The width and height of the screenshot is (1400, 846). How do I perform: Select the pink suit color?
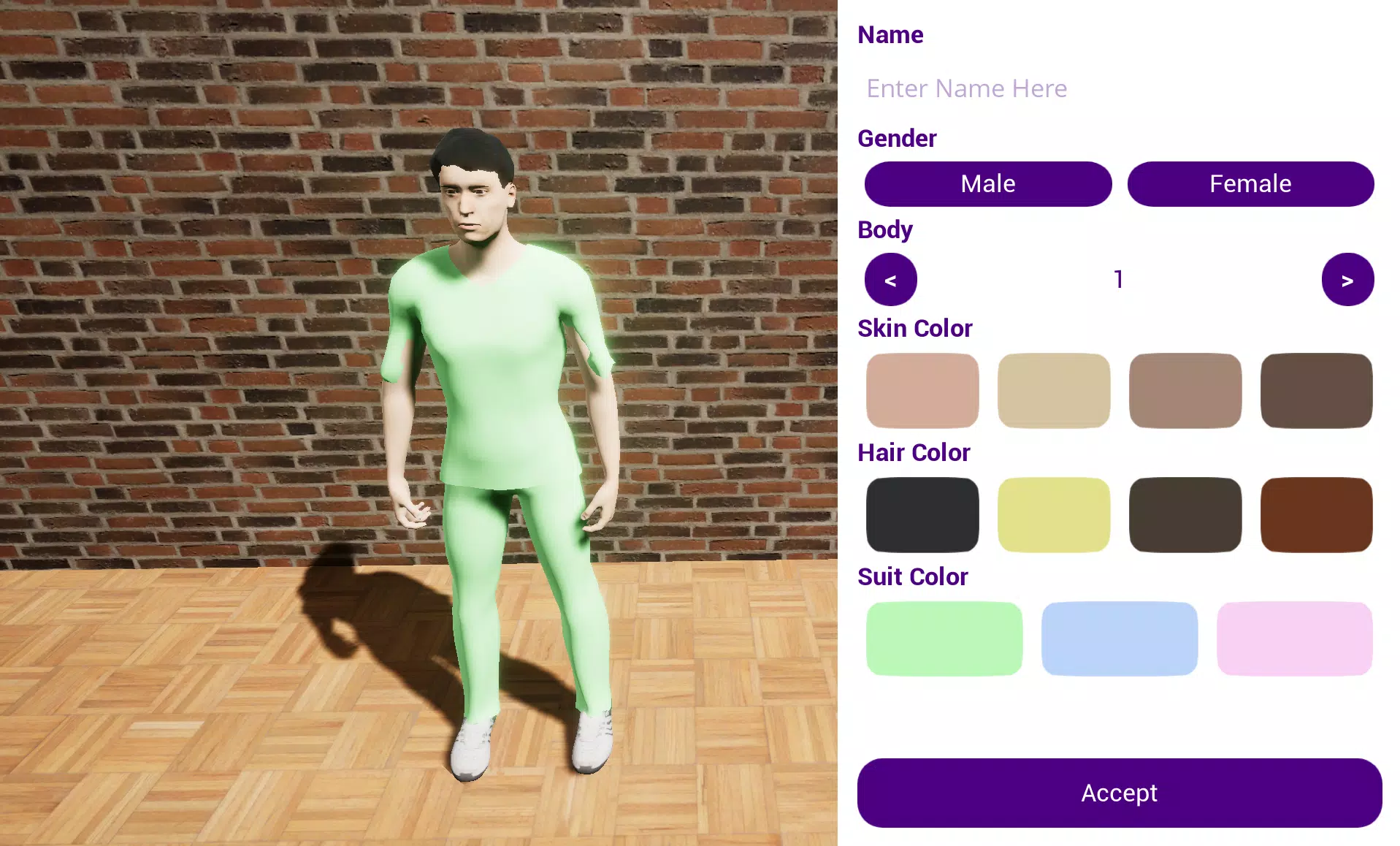coord(1294,639)
